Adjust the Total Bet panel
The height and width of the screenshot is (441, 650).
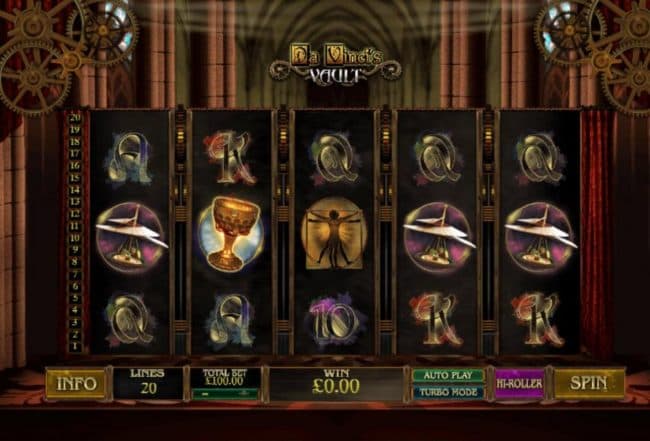[225, 383]
